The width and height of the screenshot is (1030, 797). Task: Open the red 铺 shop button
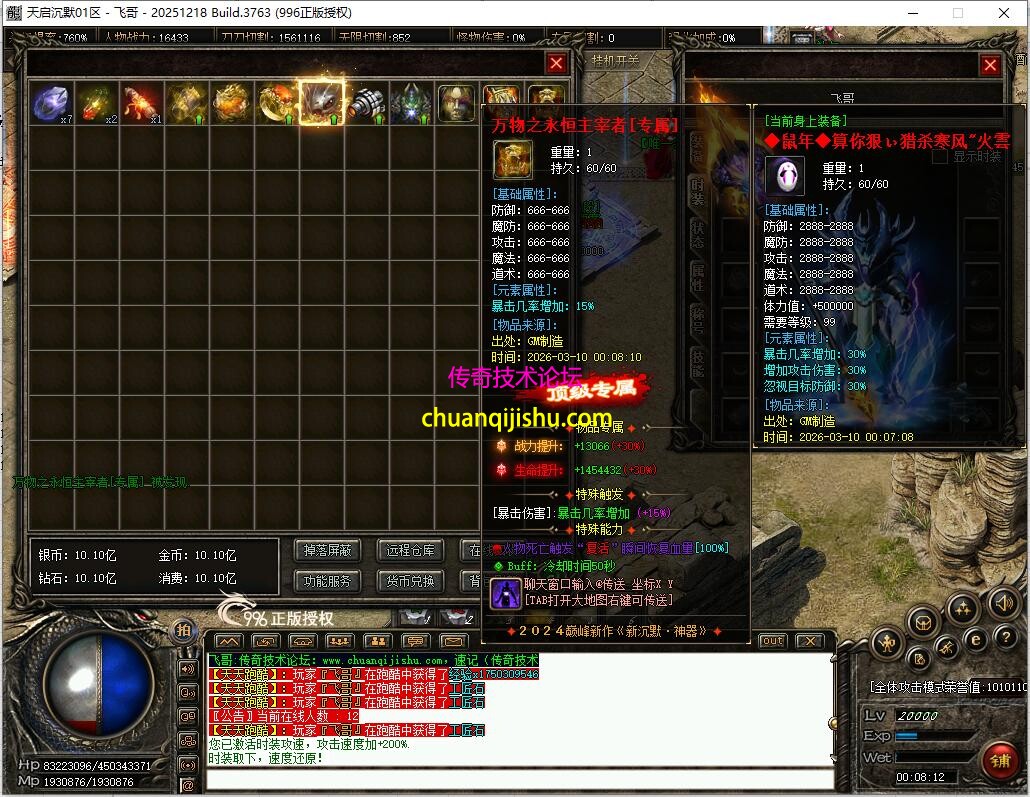(999, 760)
